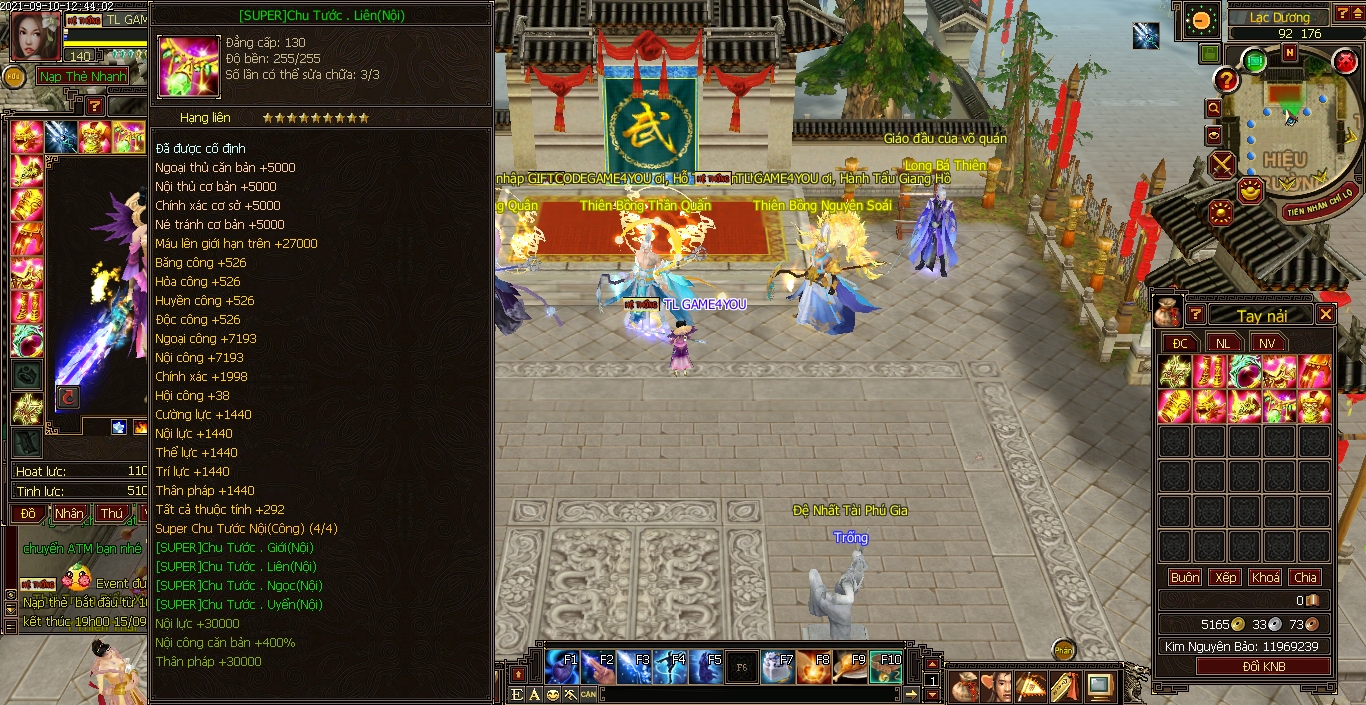
Task: Select the F10 rope item slot
Action: point(886,666)
